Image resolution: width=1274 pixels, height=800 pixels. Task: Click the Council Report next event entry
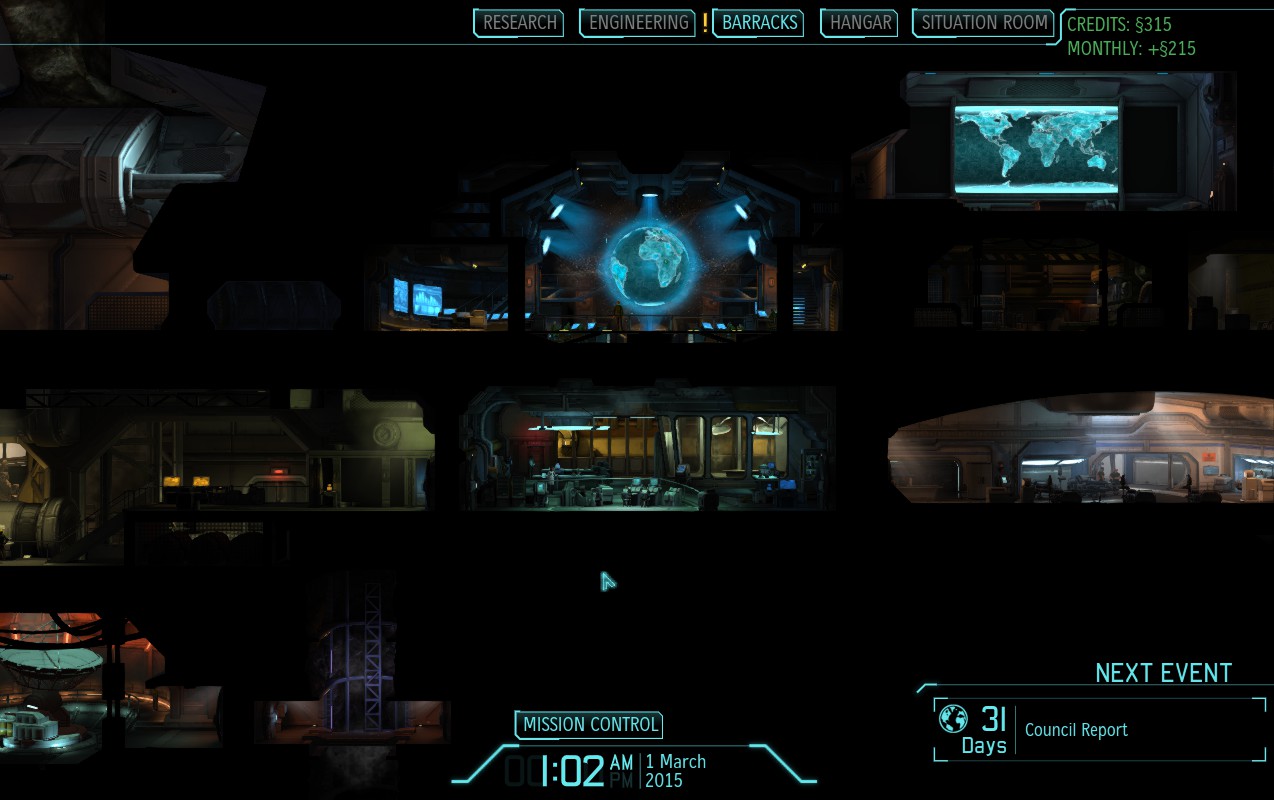click(1075, 730)
